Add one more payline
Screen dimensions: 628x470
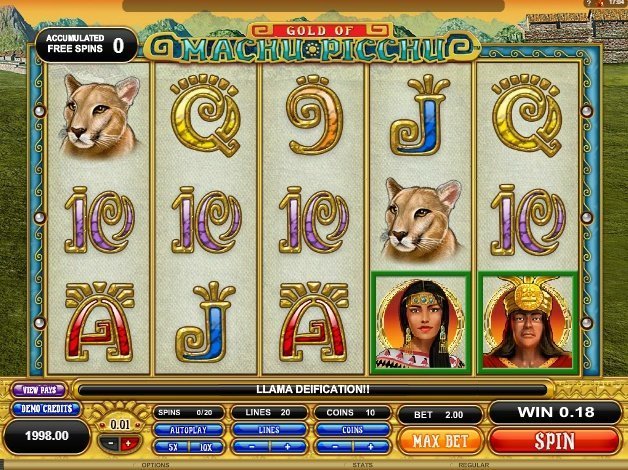coord(287,446)
